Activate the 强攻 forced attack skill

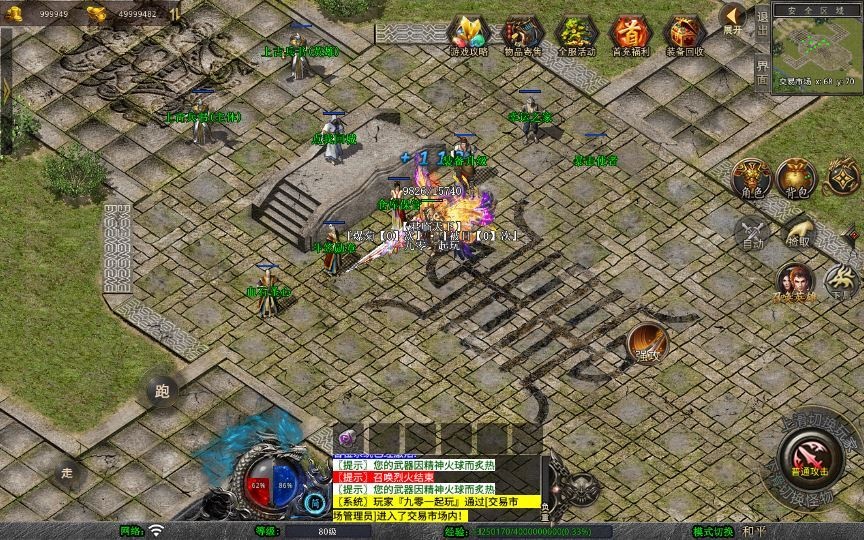[649, 343]
